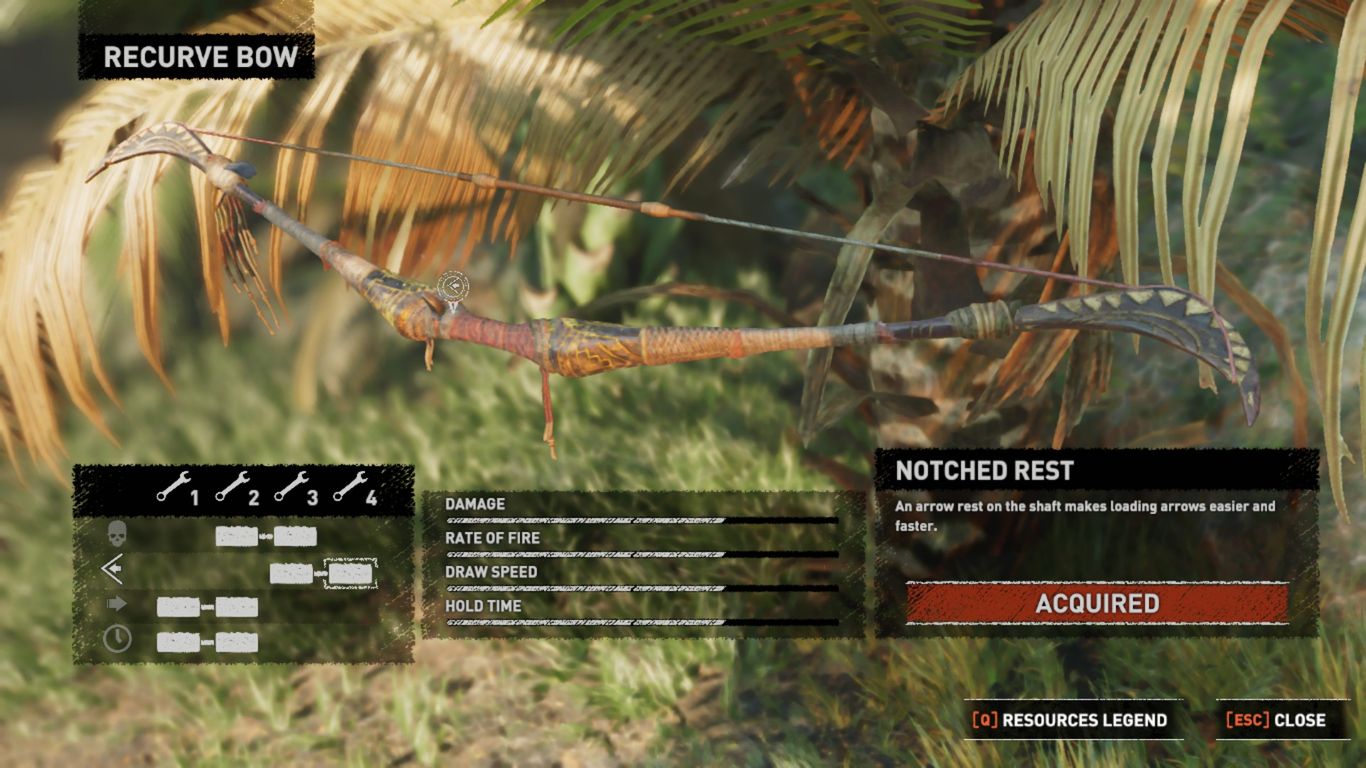This screenshot has width=1366, height=768.
Task: Click the circular upgrade marker on the bow
Action: coord(453,287)
